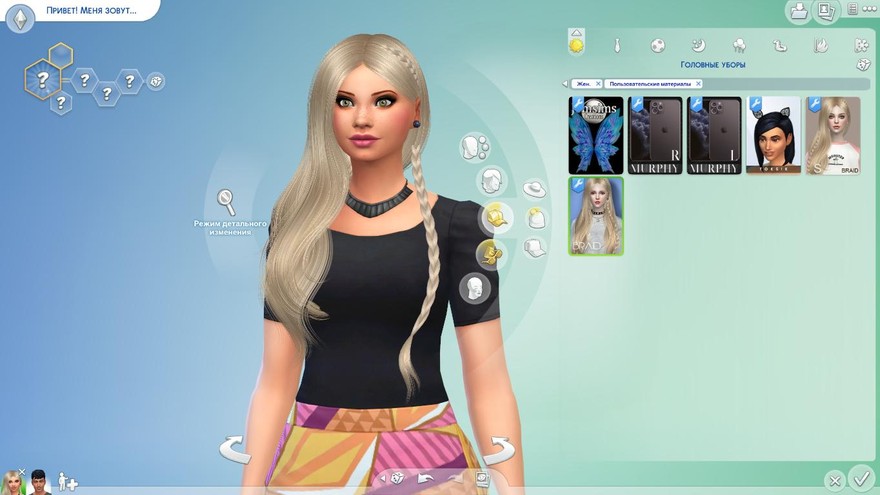This screenshot has width=880, height=495.
Task: Cancel with the X button at bottom
Action: [x=834, y=480]
